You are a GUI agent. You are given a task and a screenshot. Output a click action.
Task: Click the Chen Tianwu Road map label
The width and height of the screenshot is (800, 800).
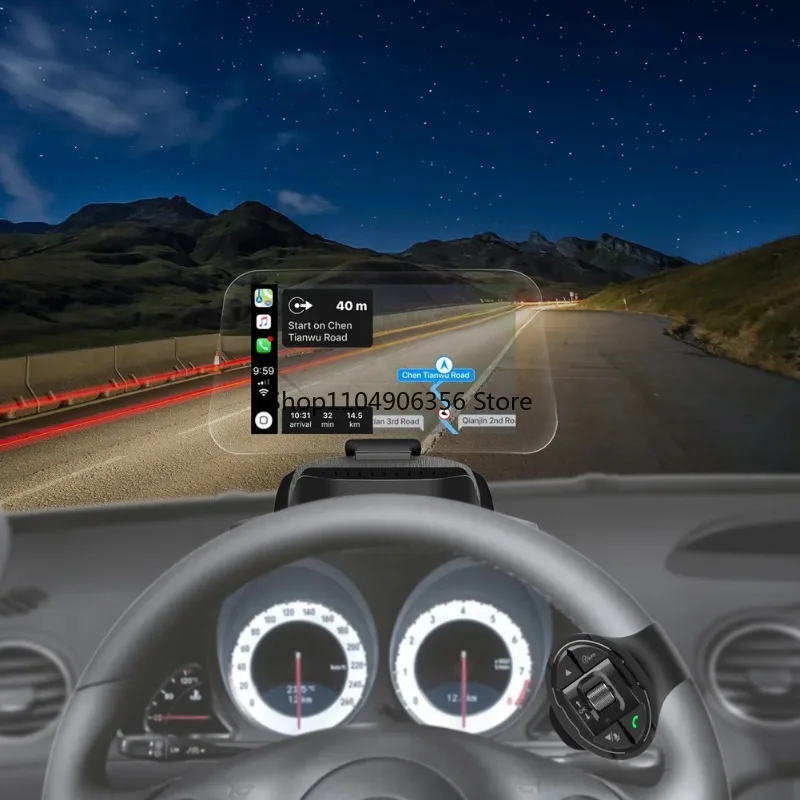(x=435, y=375)
